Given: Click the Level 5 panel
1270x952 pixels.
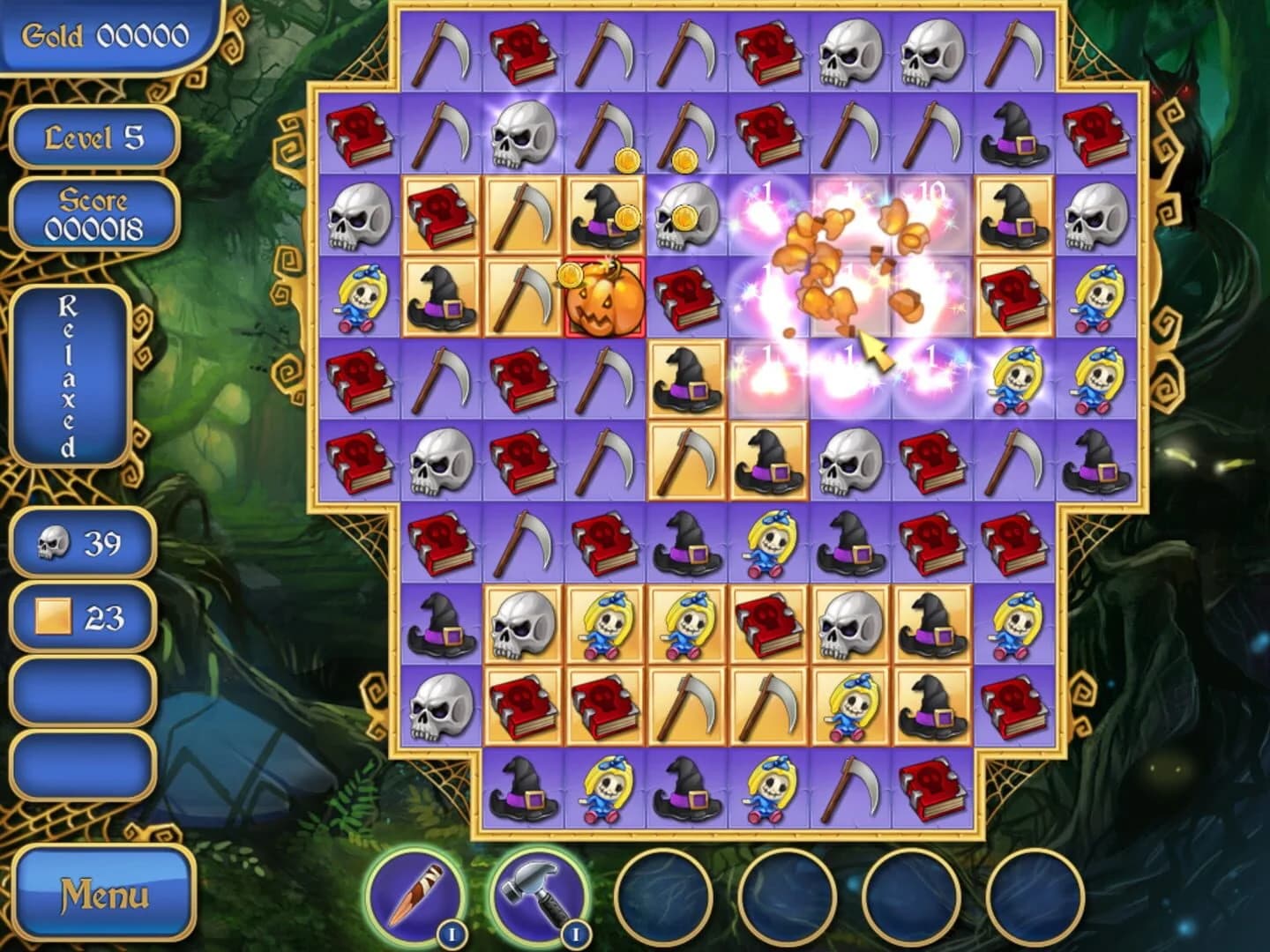Looking at the screenshot, I should [x=95, y=135].
